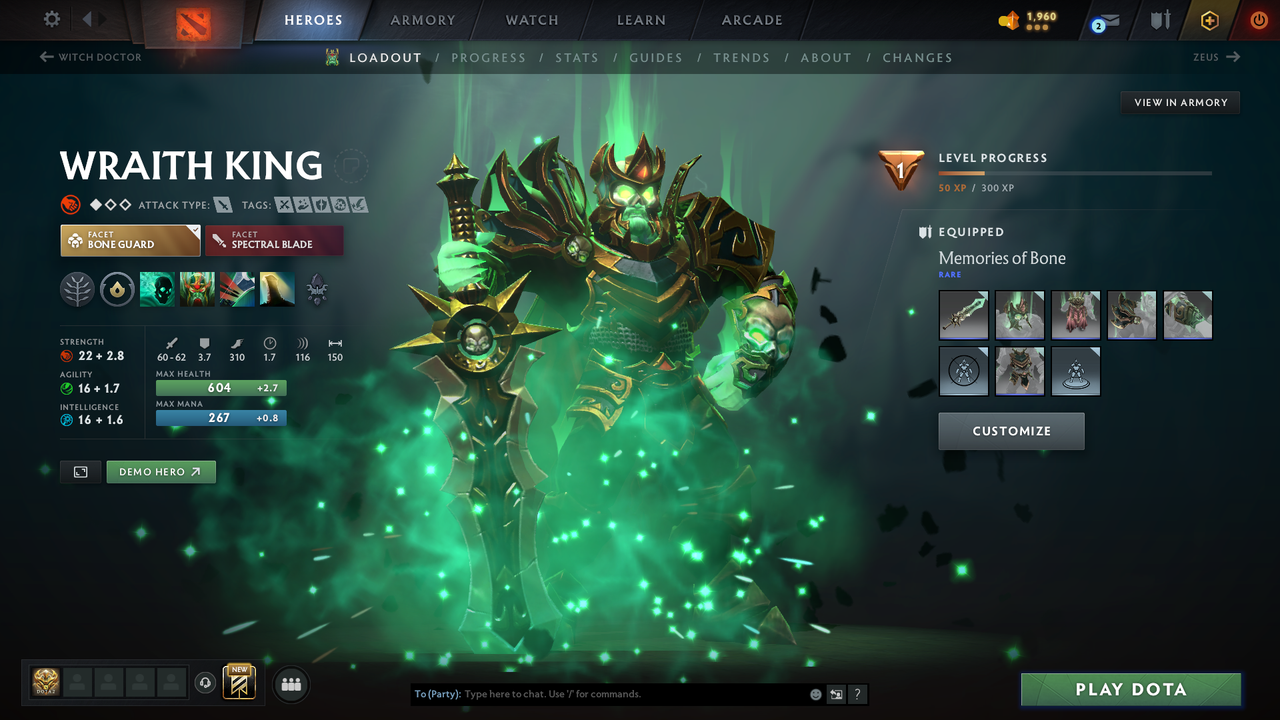Viewport: 1280px width, 720px height.
Task: Select the Wraithfire Blast ability icon
Action: click(157, 289)
